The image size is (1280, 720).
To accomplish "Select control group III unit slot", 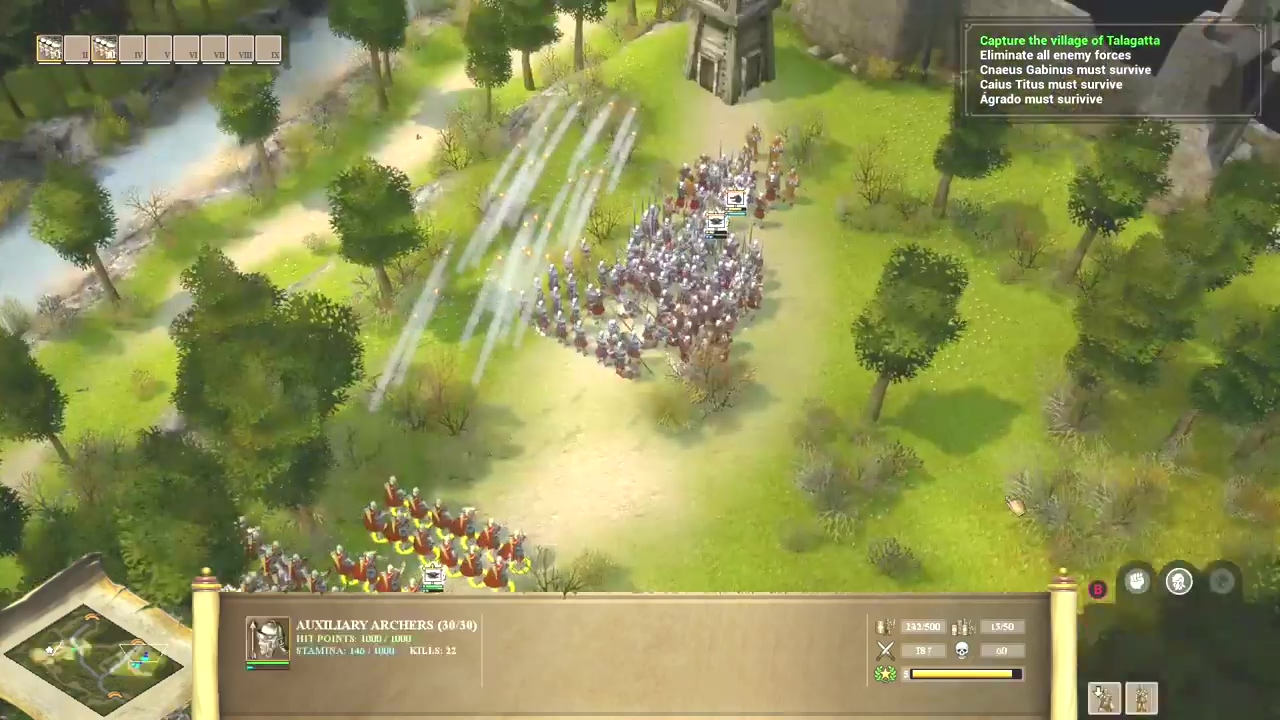I will (104, 48).
